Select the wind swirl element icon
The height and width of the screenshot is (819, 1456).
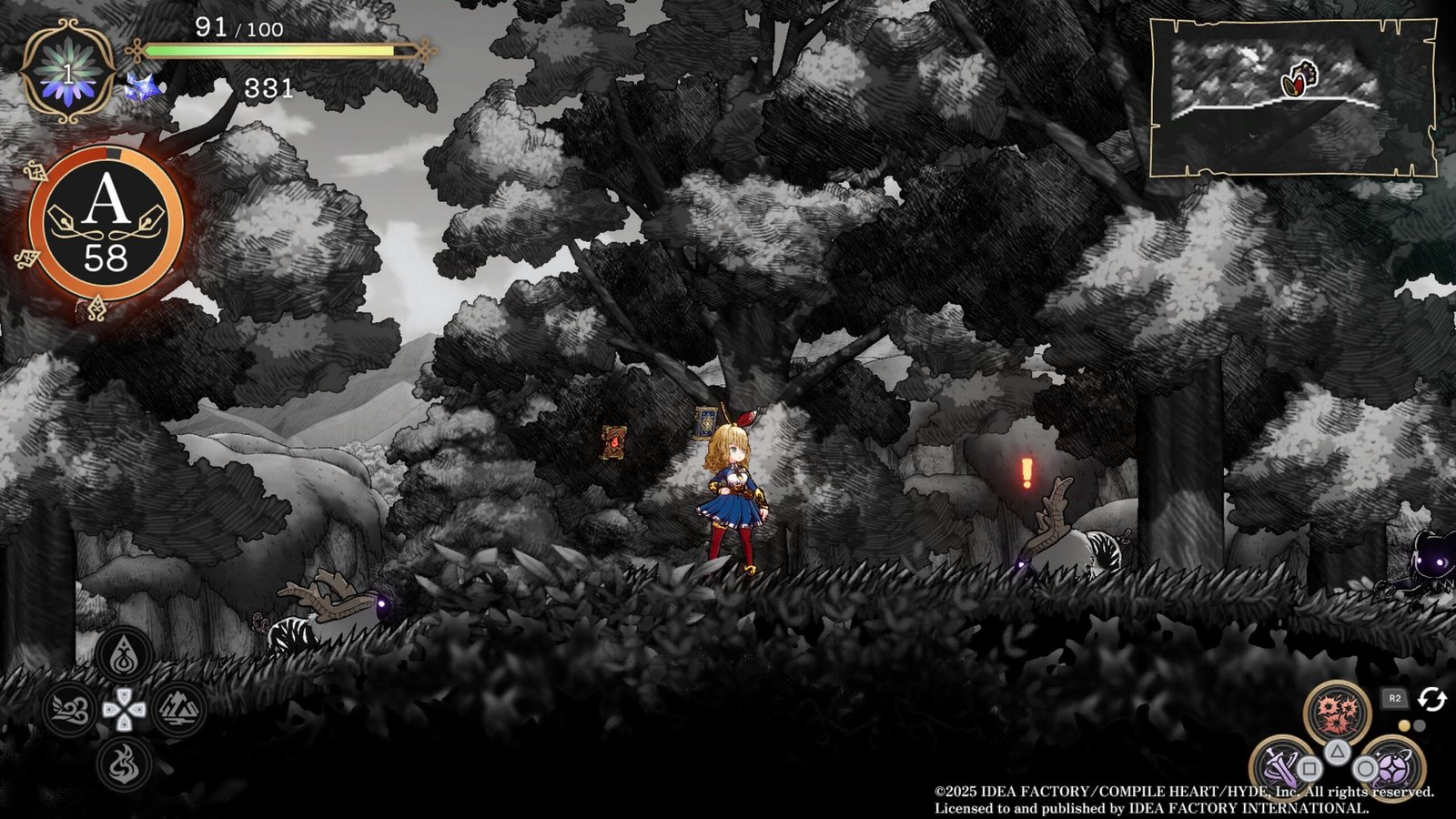coord(70,709)
